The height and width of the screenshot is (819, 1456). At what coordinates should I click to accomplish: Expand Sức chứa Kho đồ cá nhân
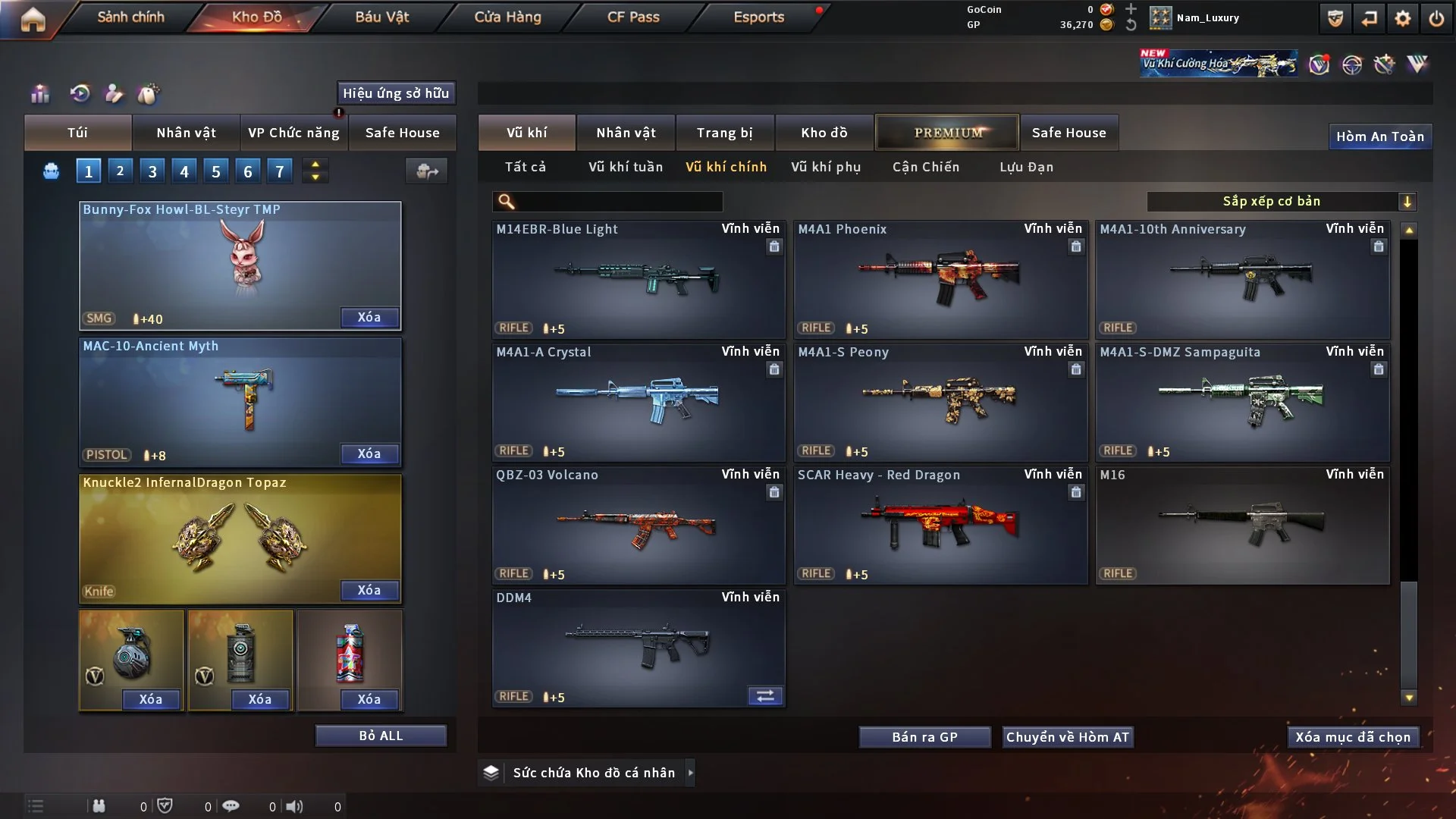594,773
